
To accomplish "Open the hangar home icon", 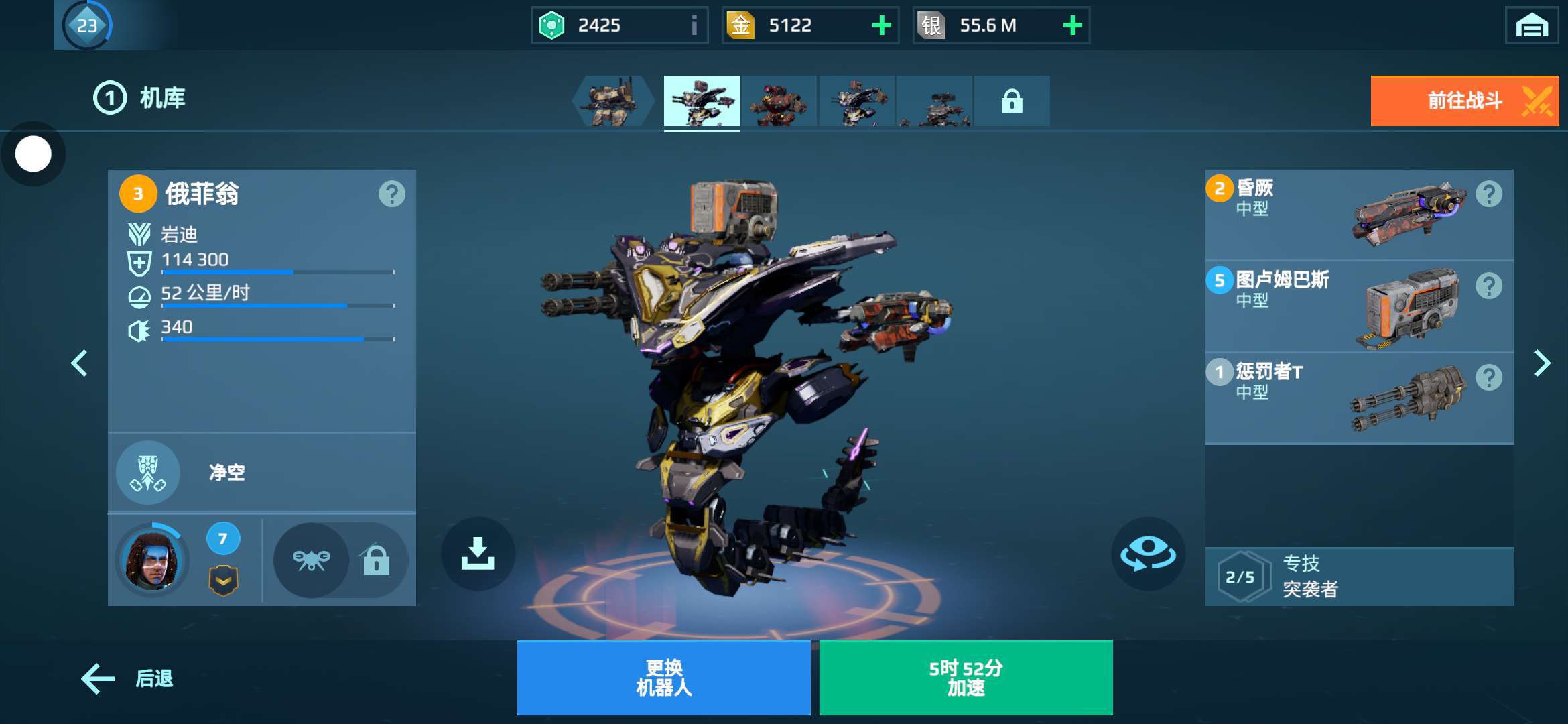I will 1531,26.
